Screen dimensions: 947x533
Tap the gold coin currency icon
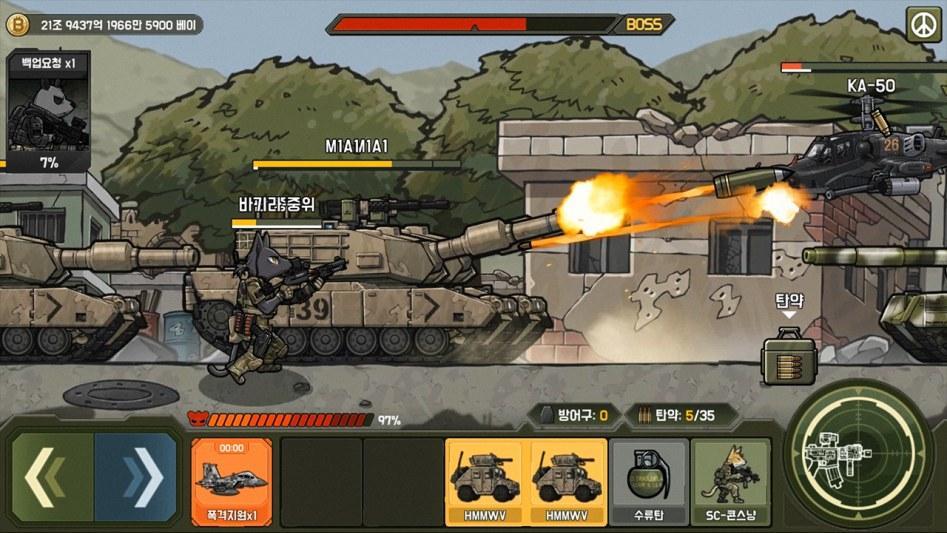point(16,24)
